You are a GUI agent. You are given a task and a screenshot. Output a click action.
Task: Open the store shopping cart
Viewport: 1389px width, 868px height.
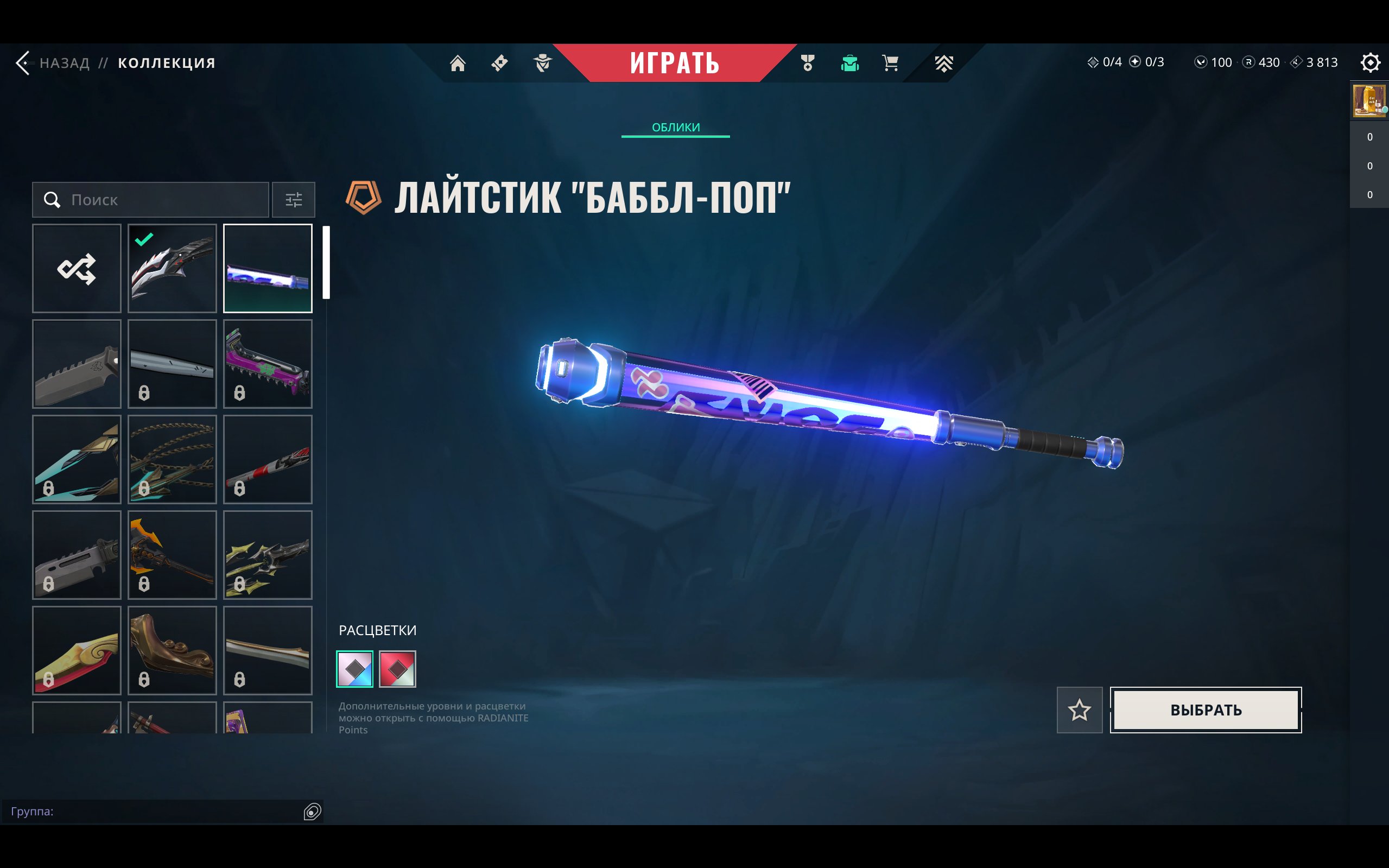[890, 62]
